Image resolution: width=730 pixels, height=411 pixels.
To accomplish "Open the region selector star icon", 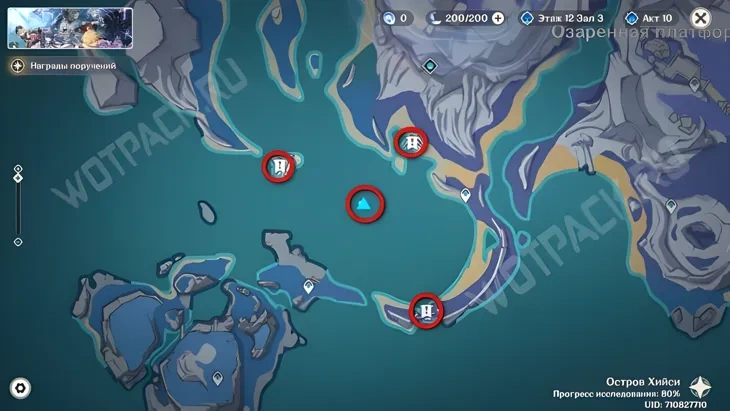I will coord(701,388).
